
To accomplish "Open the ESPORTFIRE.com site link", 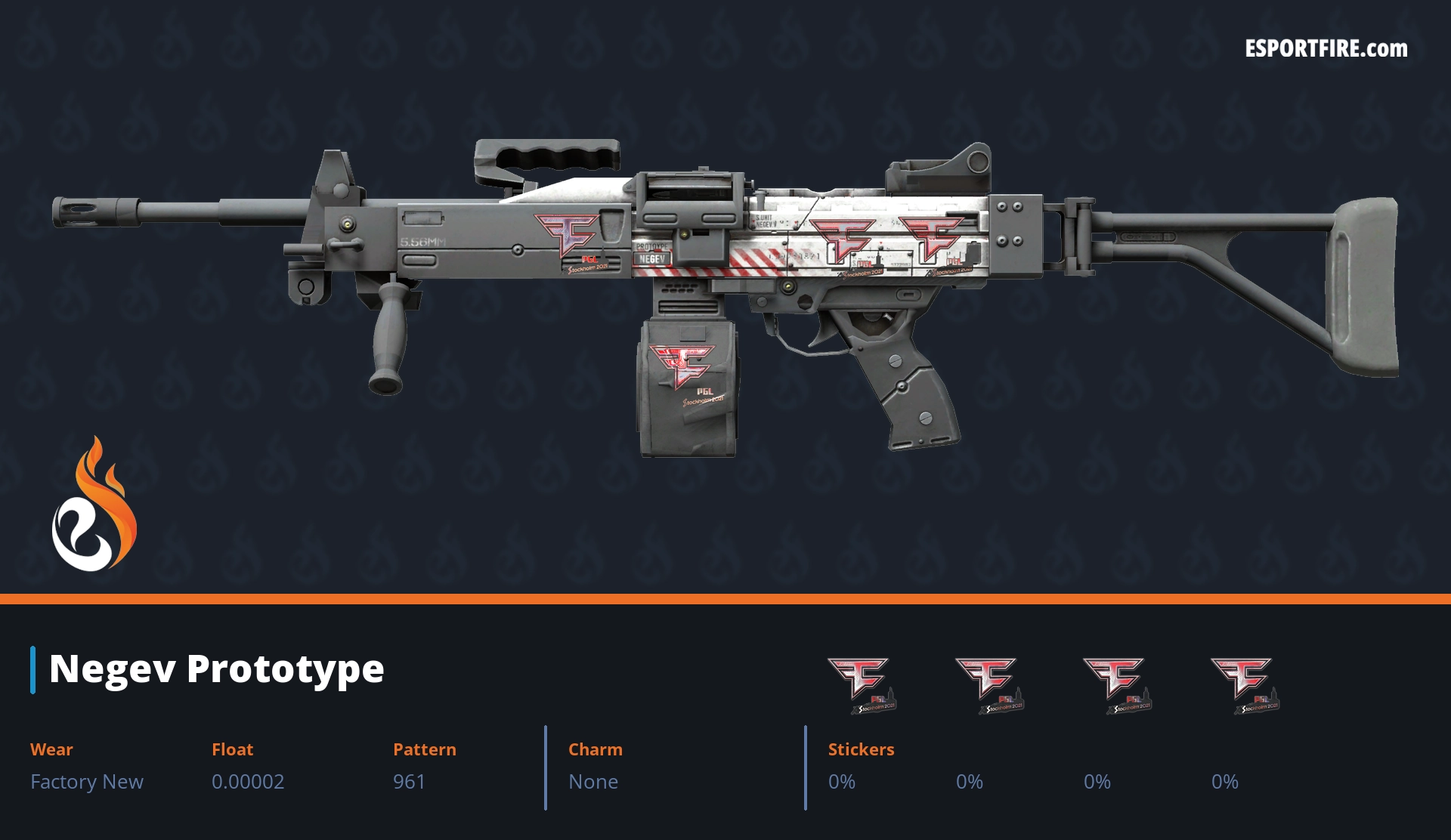I will [x=1326, y=49].
